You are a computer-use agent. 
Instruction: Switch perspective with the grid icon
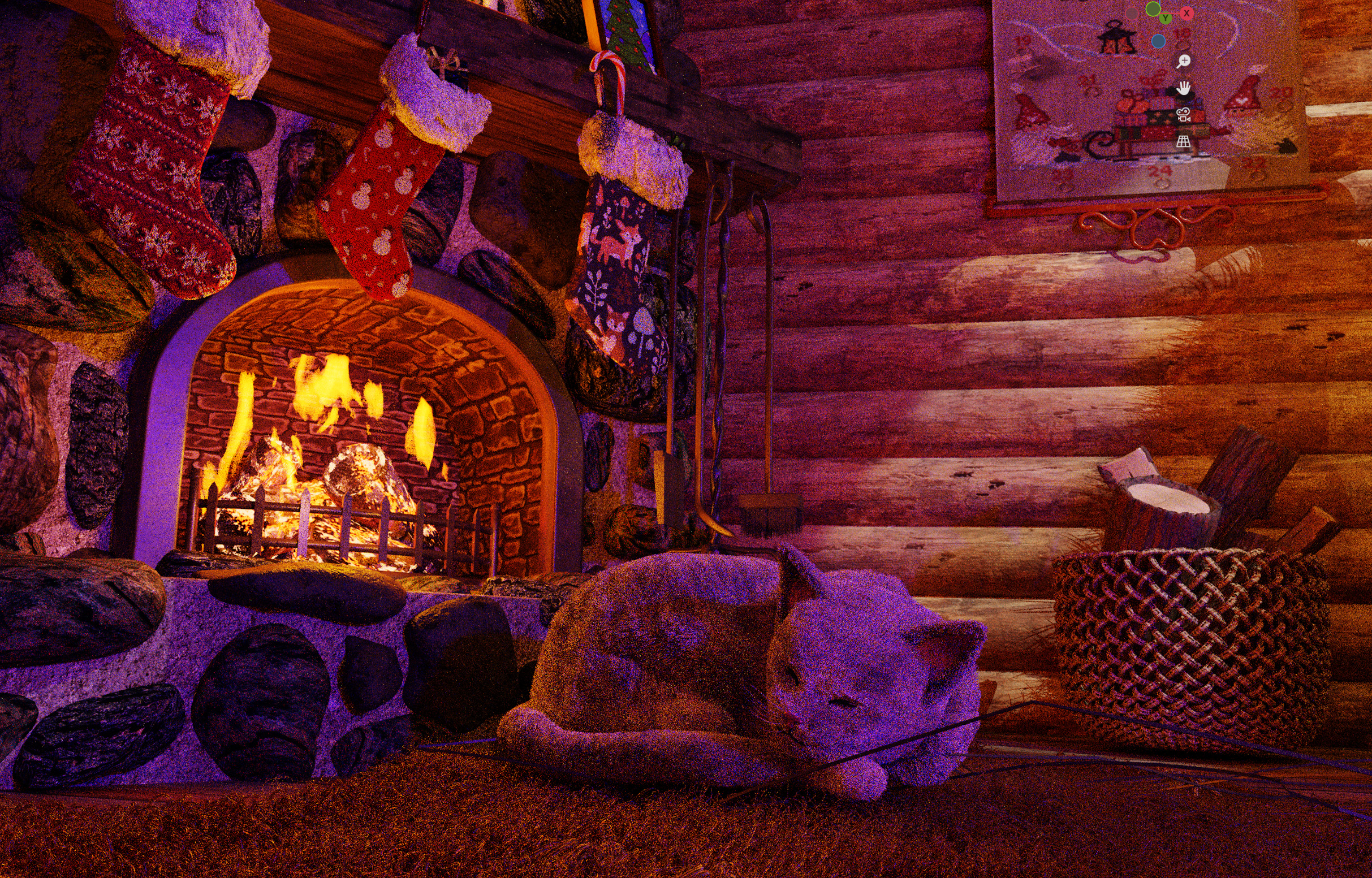click(x=1183, y=141)
